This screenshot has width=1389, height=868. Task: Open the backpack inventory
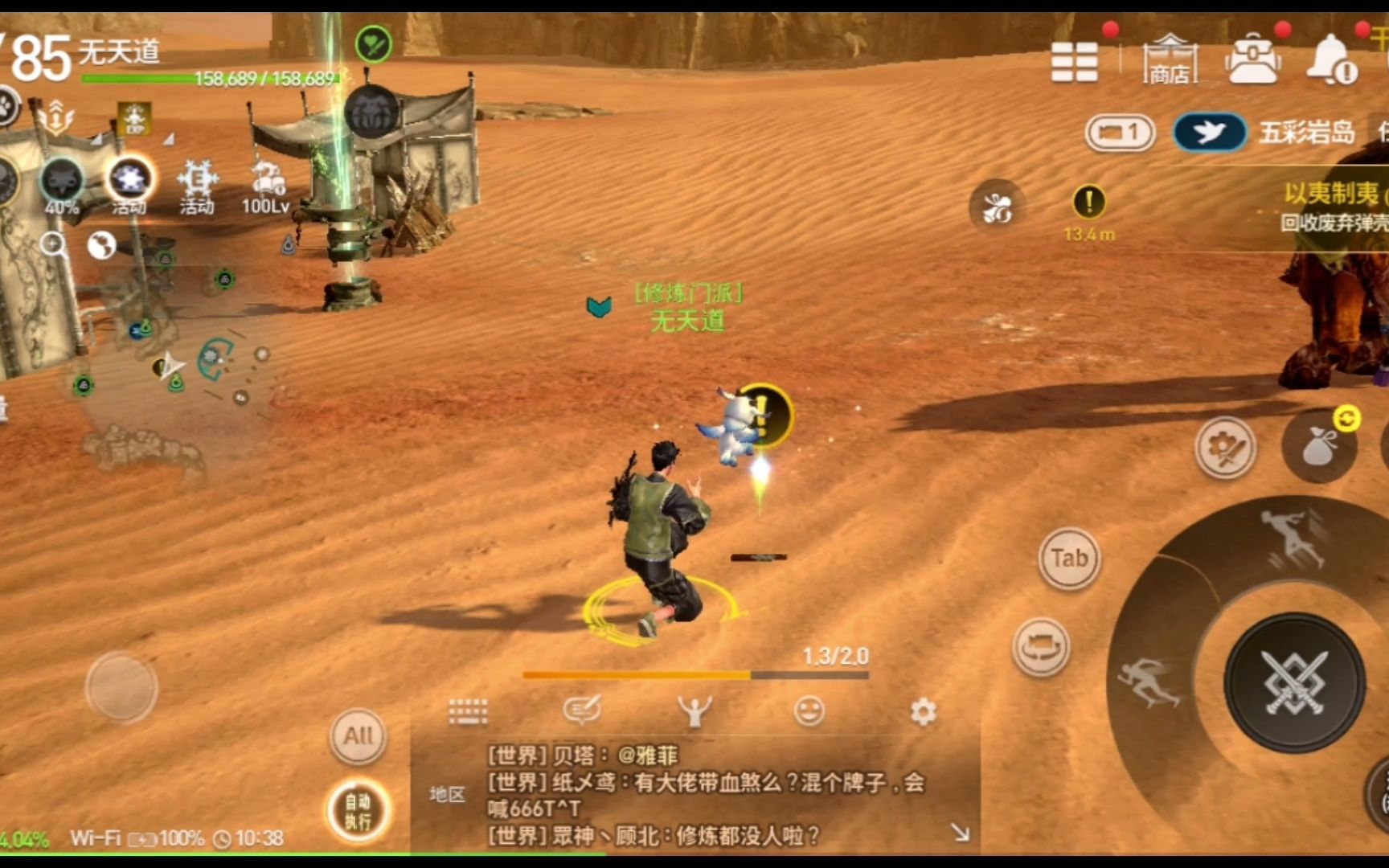click(1252, 60)
